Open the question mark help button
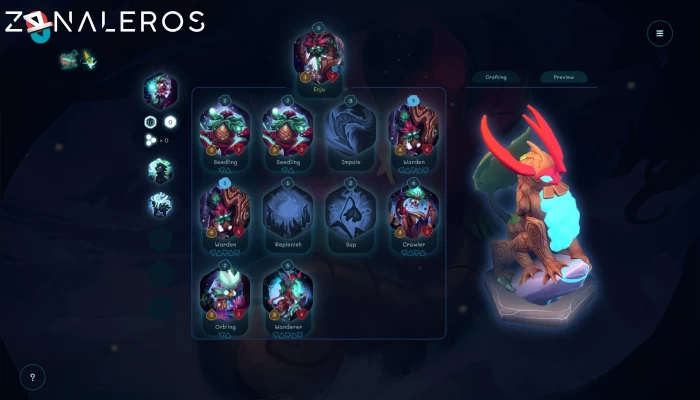The height and width of the screenshot is (400, 700). [32, 377]
